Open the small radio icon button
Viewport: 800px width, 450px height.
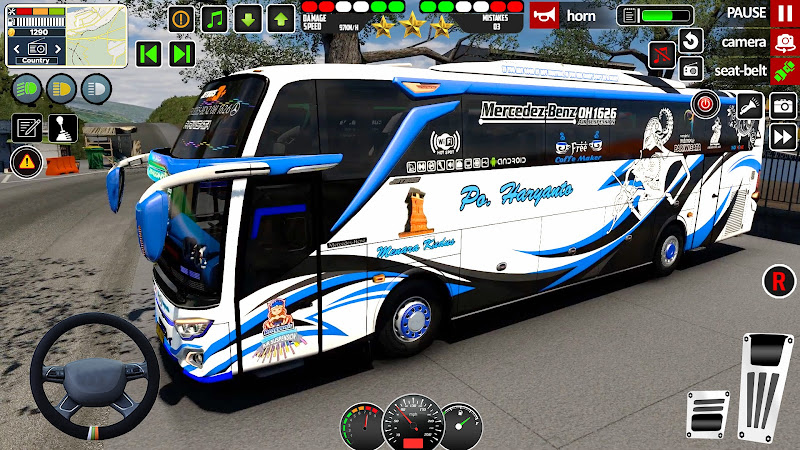tap(691, 68)
